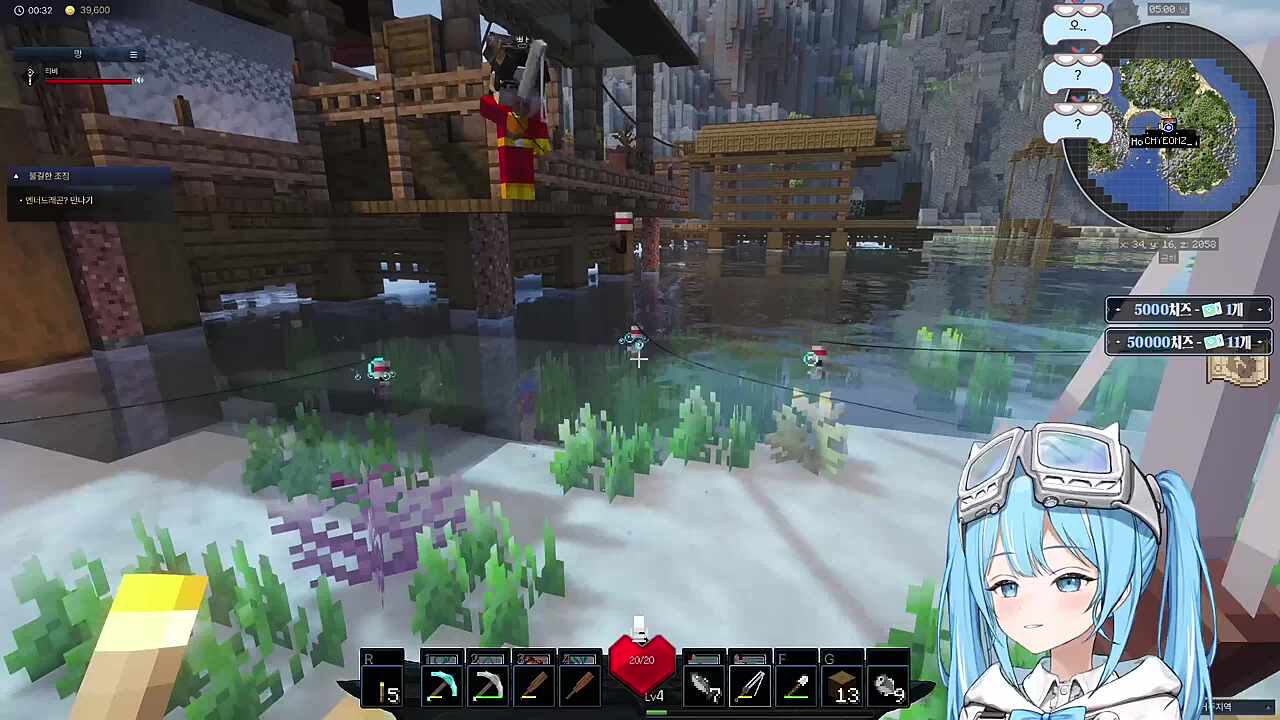This screenshot has width=1280, height=720.
Task: Select the quest objective entry in tracker
Action: coord(58,201)
